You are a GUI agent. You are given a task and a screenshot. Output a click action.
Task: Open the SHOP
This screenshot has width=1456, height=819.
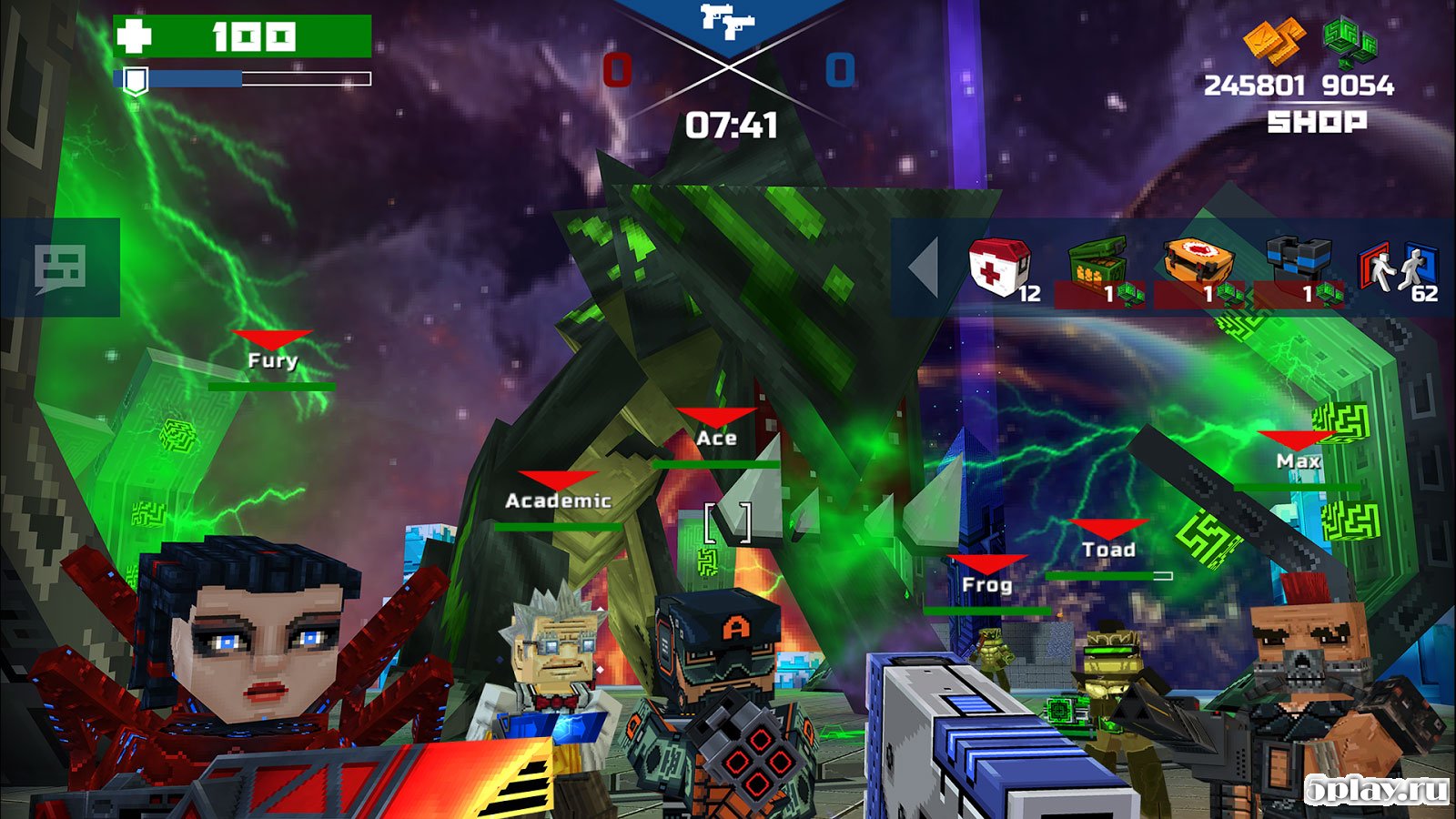pos(1317,122)
